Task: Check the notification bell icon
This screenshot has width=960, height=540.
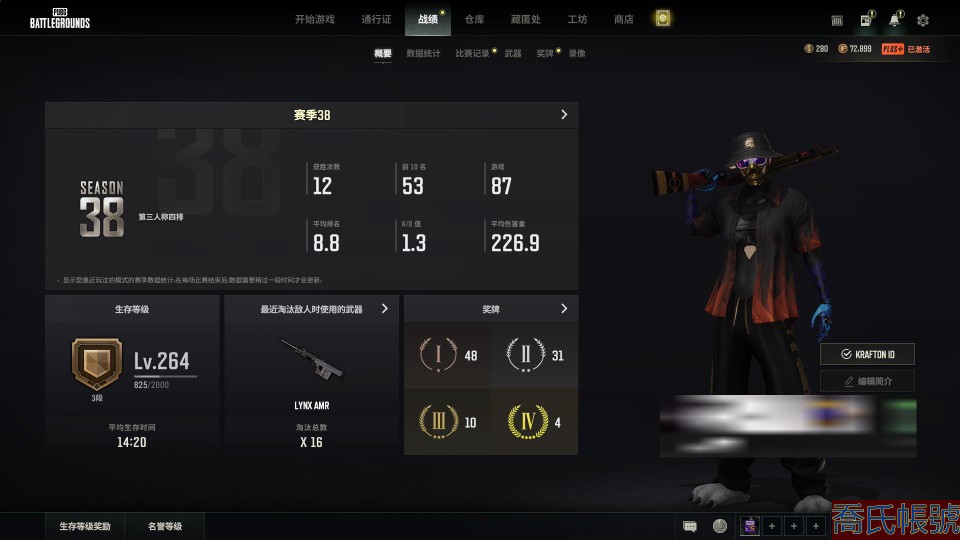Action: coord(894,20)
